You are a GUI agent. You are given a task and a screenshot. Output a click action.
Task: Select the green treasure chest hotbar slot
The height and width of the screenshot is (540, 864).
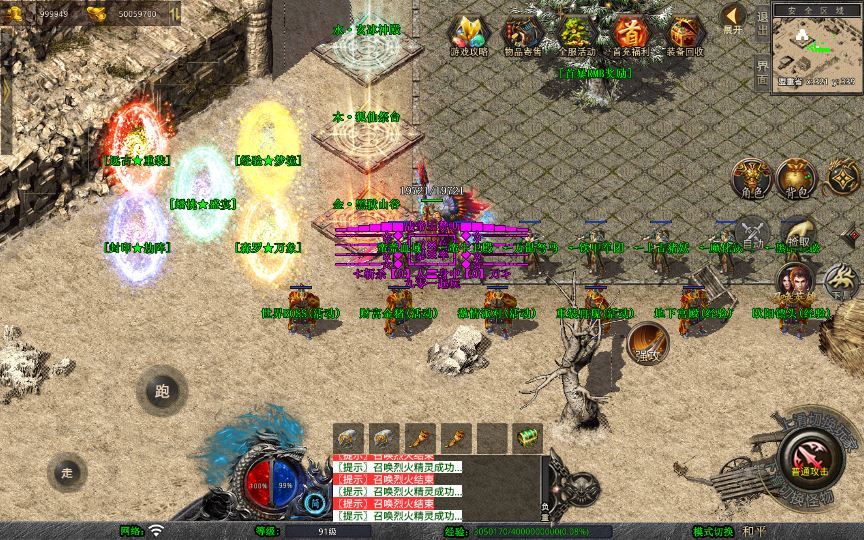point(527,437)
